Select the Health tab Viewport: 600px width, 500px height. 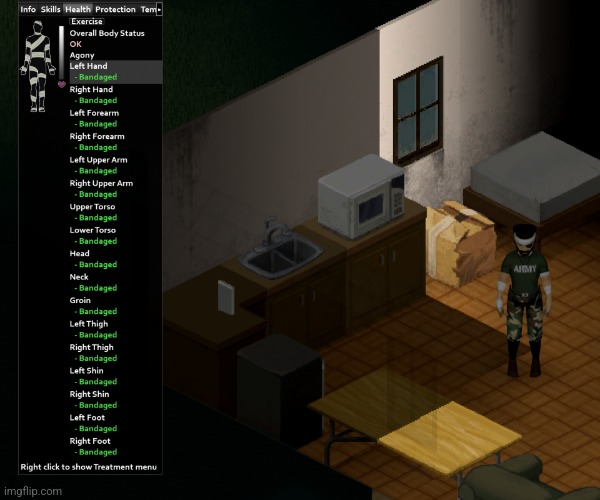point(78,9)
